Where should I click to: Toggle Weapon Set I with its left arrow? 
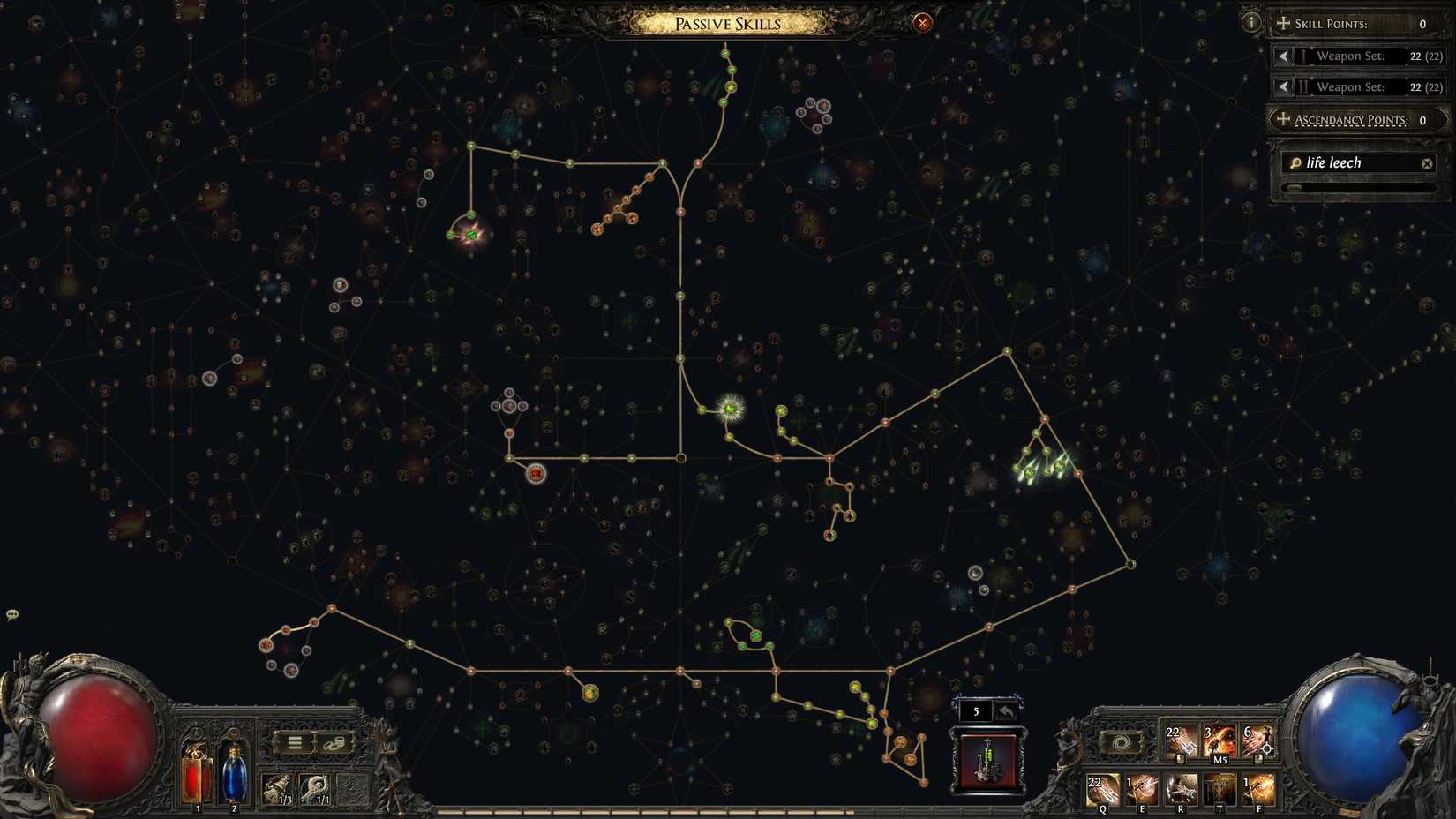(x=1284, y=56)
